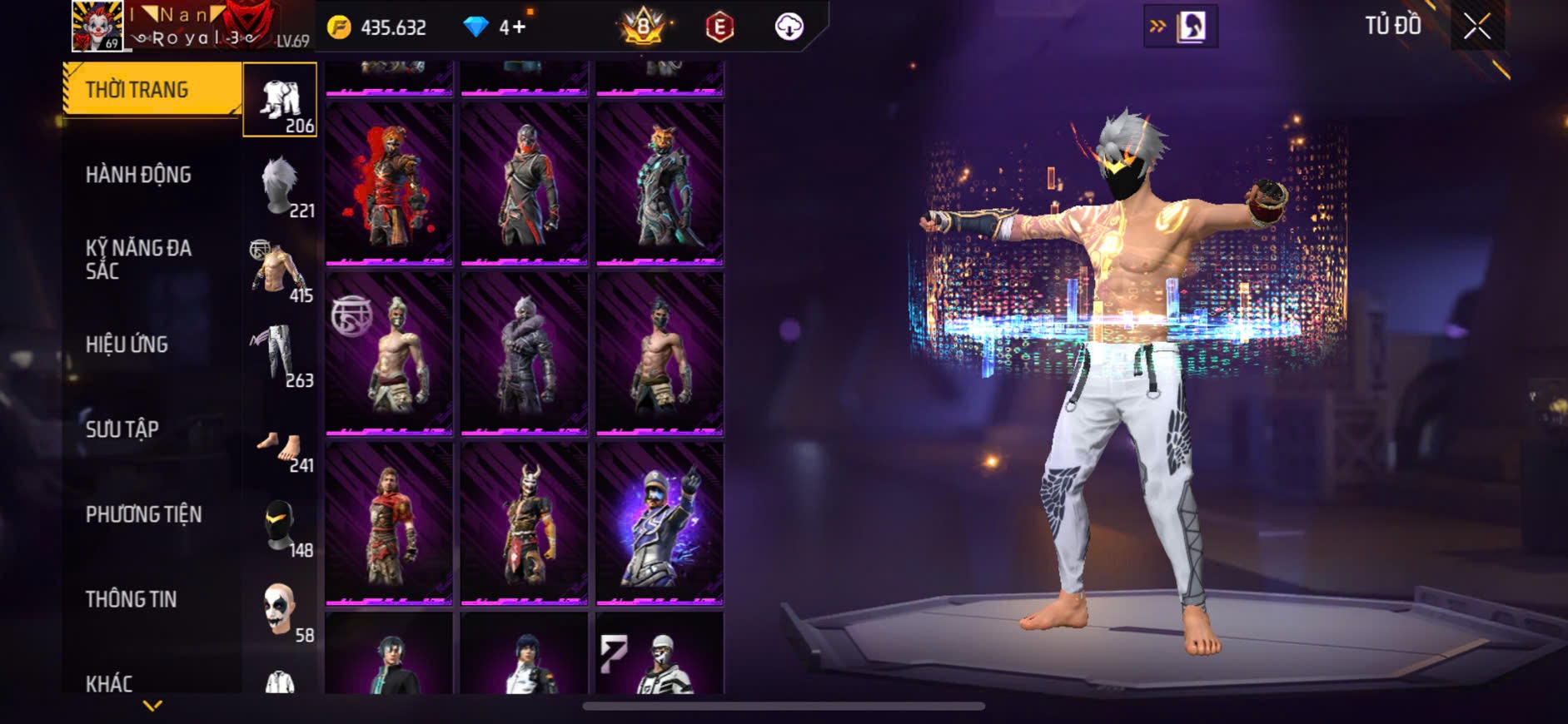The height and width of the screenshot is (724, 1568).
Task: Select the silver hair category with 221 items
Action: (x=280, y=186)
